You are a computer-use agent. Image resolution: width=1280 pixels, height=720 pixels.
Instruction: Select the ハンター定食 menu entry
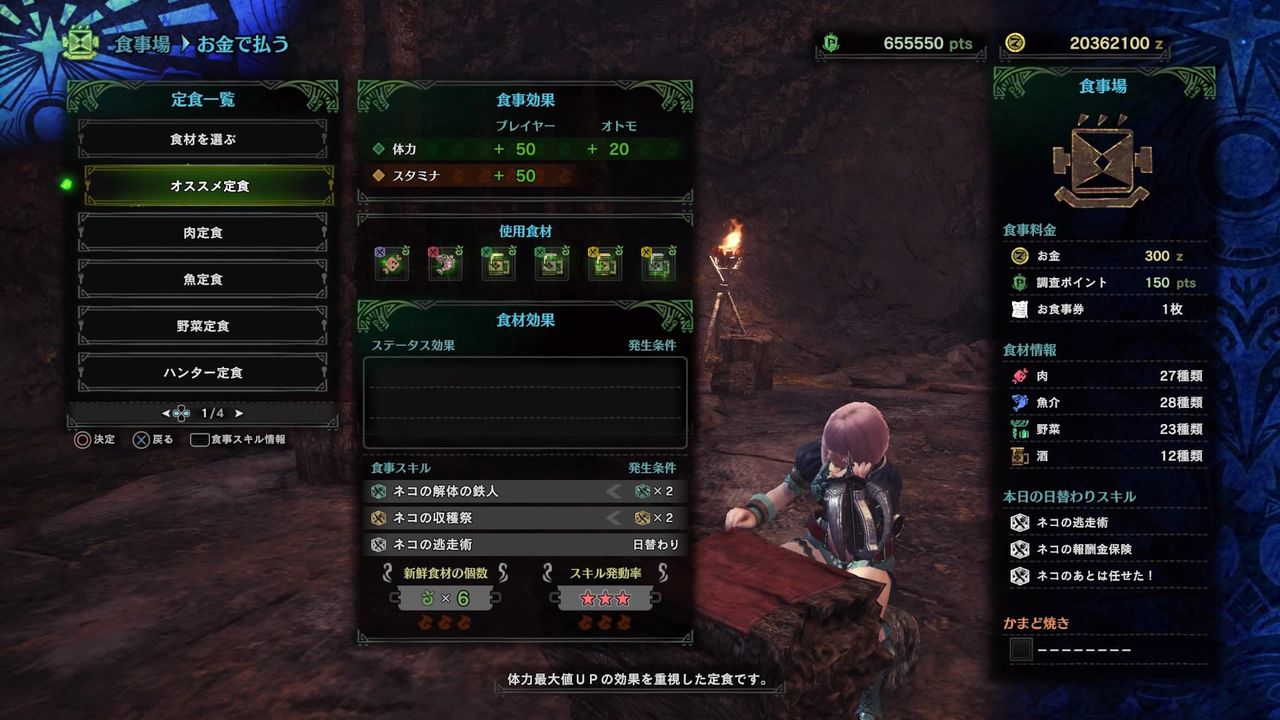click(x=203, y=372)
